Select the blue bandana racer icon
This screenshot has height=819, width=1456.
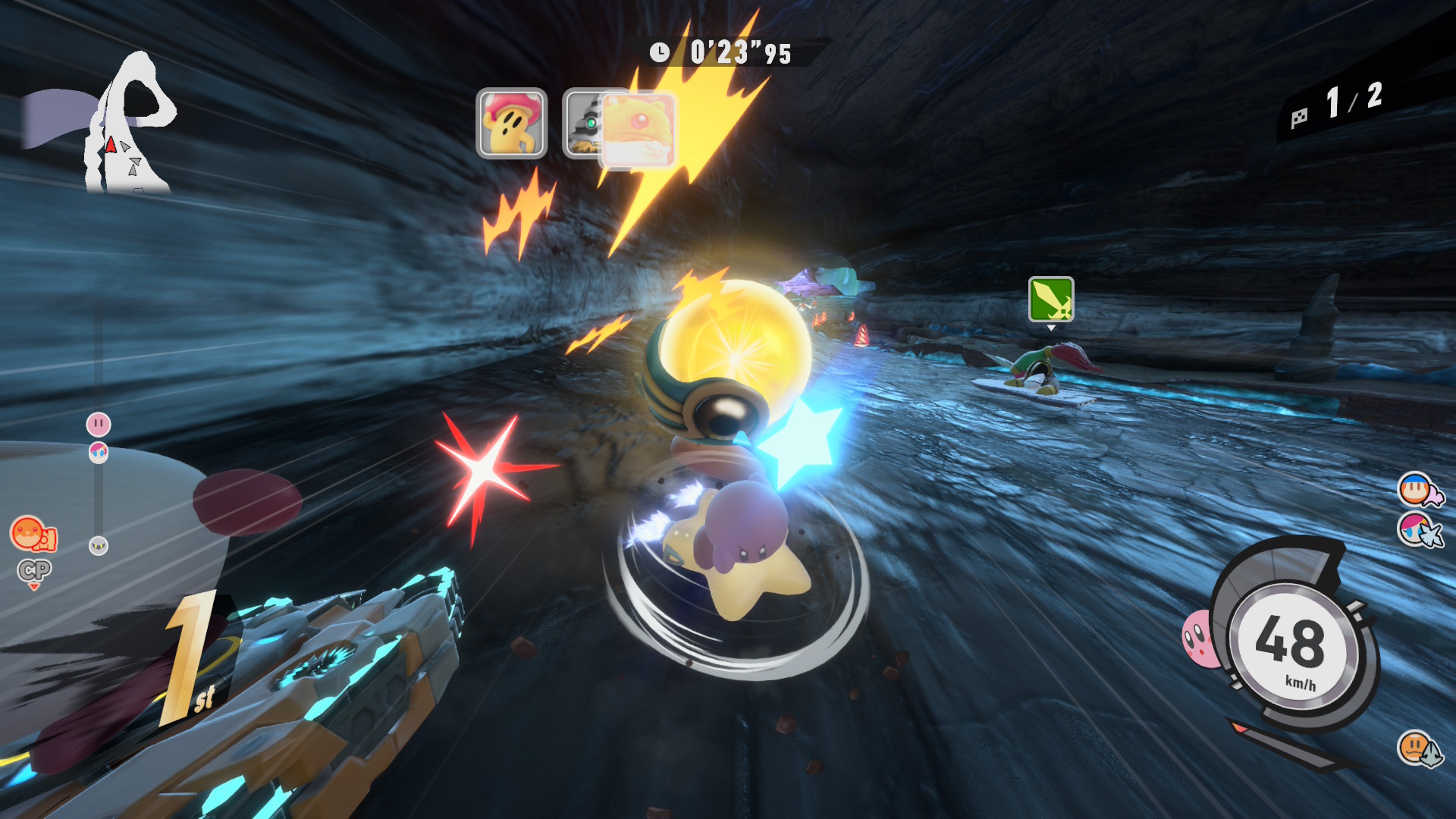pos(1416,489)
